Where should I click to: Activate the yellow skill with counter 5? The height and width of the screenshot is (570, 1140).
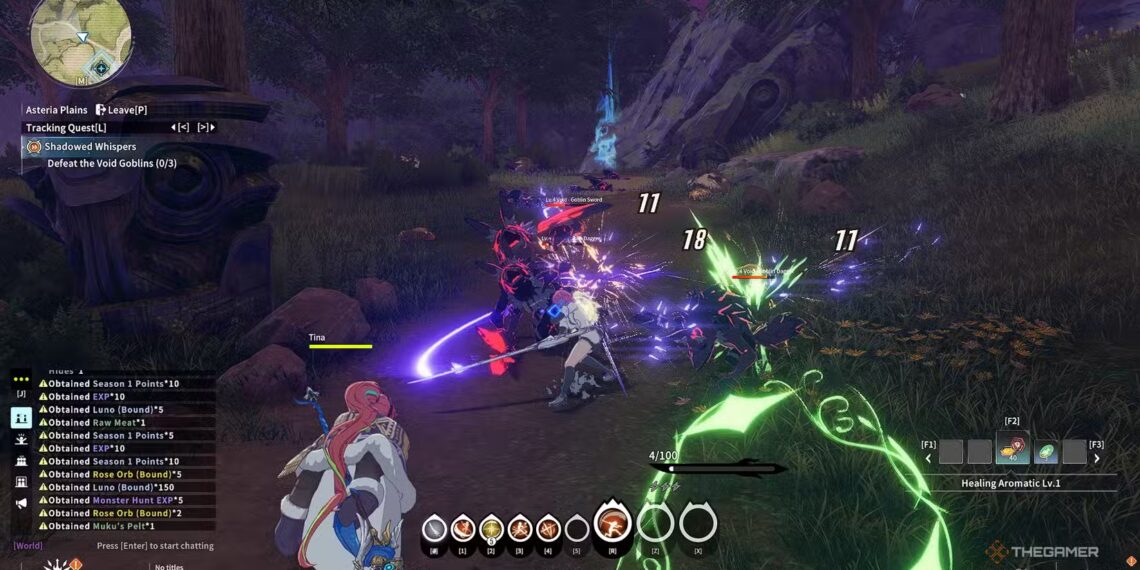(x=491, y=528)
